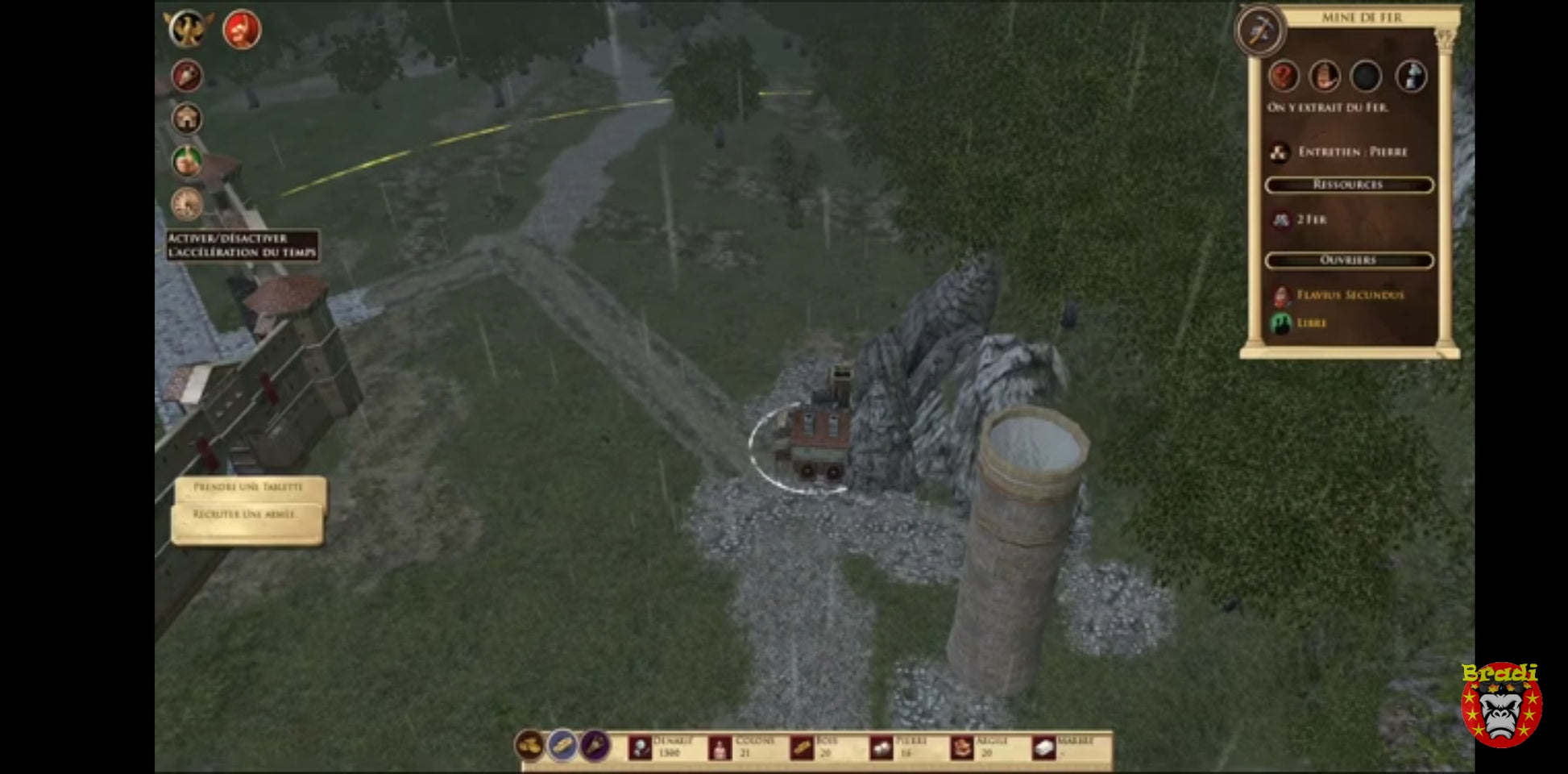
Task: Click the pickaxe icon on the mine panel
Action: [x=1260, y=31]
